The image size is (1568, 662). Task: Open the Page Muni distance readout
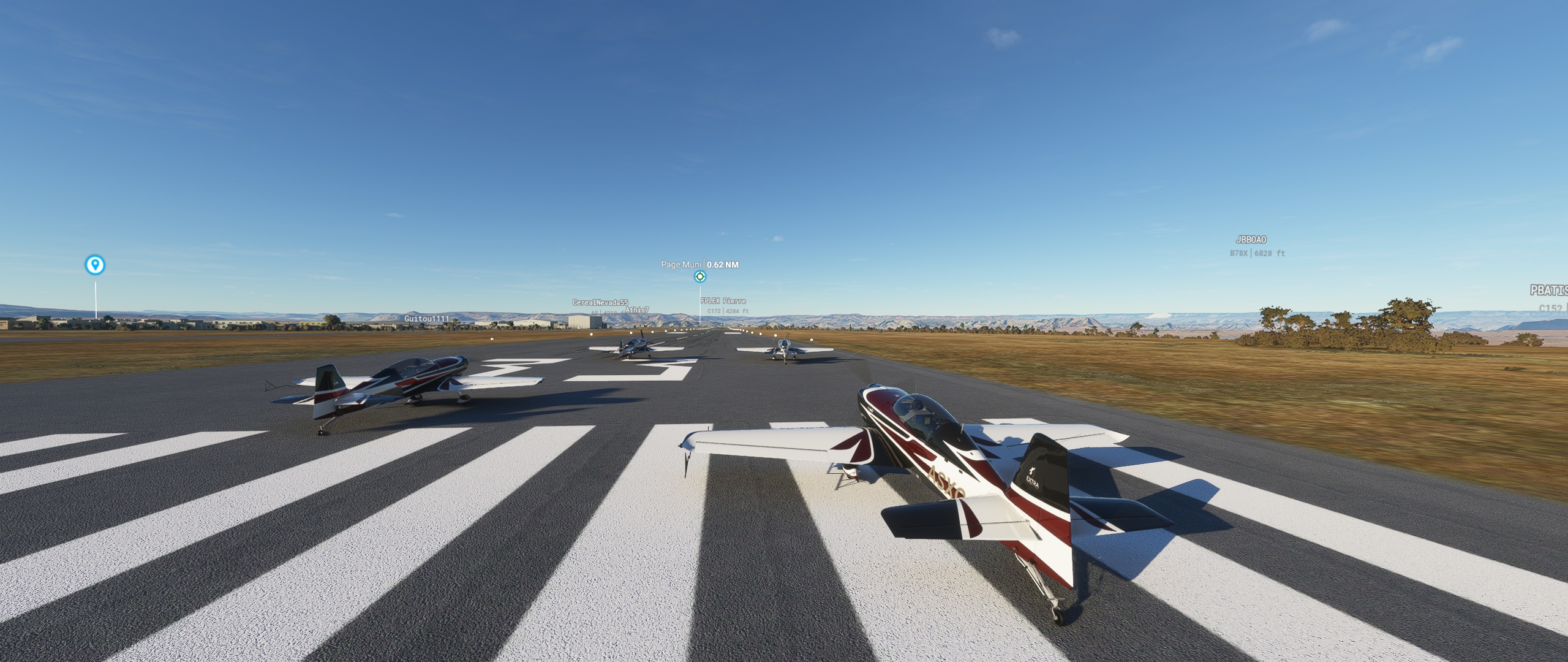click(x=723, y=265)
